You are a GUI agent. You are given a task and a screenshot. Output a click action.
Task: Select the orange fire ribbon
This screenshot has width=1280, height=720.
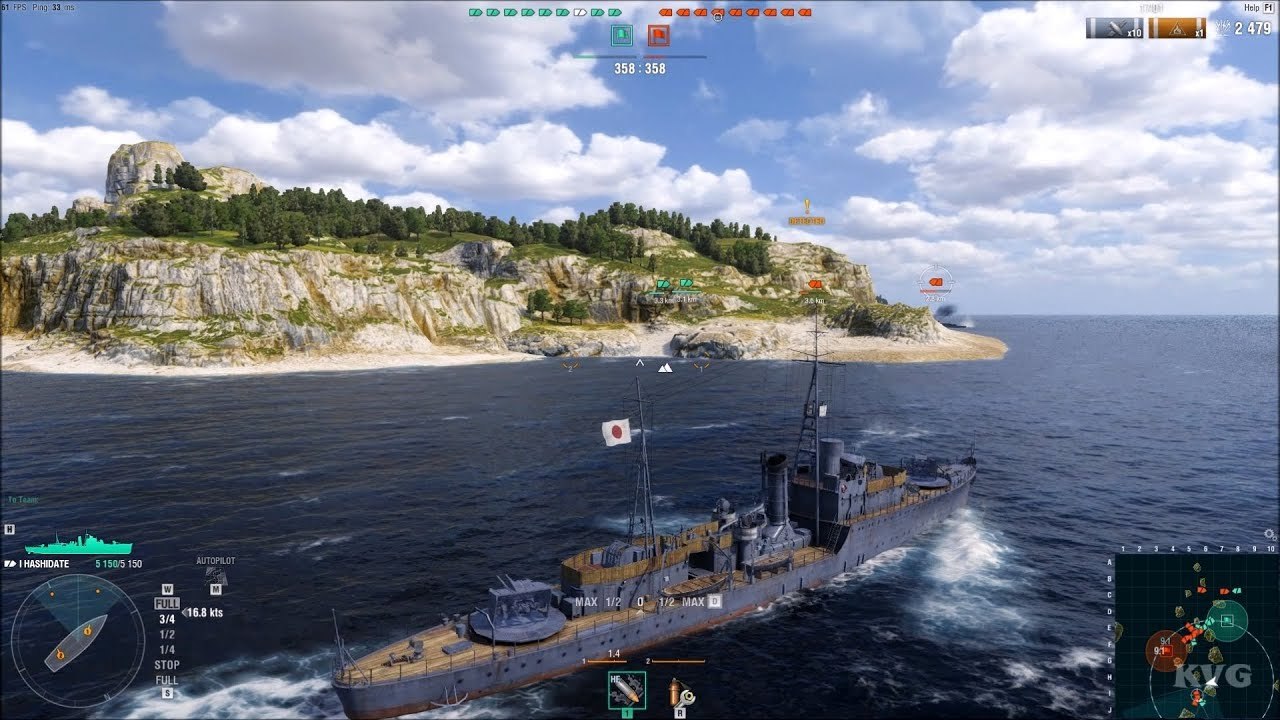(x=1176, y=29)
